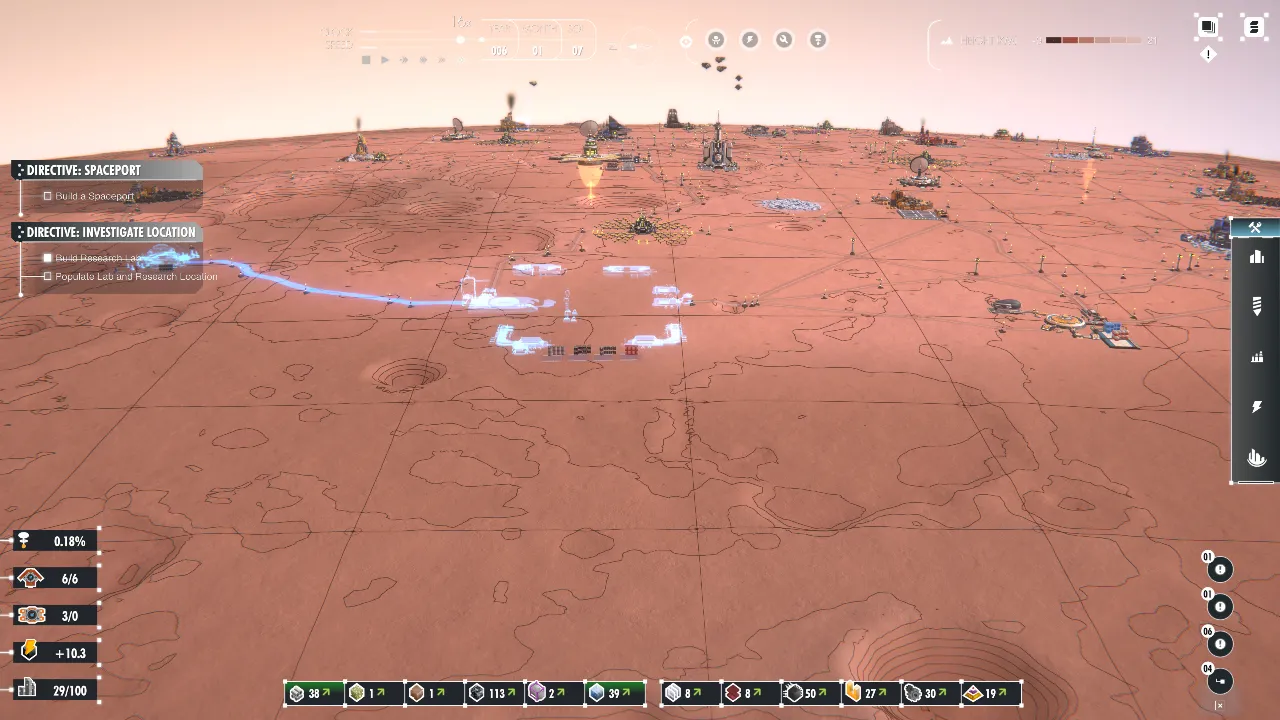The width and height of the screenshot is (1280, 720).
Task: Set game speed to normal play
Action: [385, 60]
